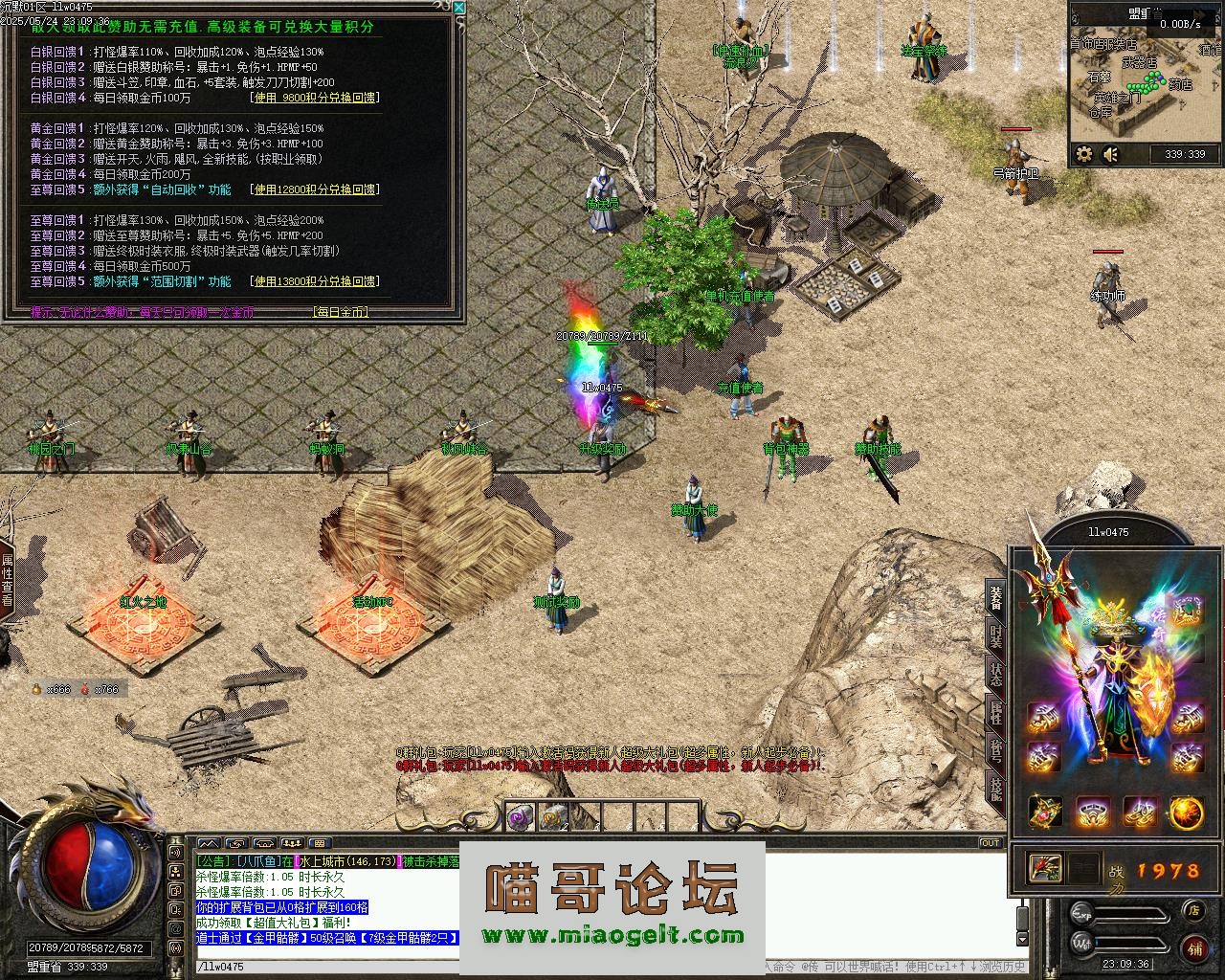
Task: Click the OUT button above chat
Action: click(991, 843)
